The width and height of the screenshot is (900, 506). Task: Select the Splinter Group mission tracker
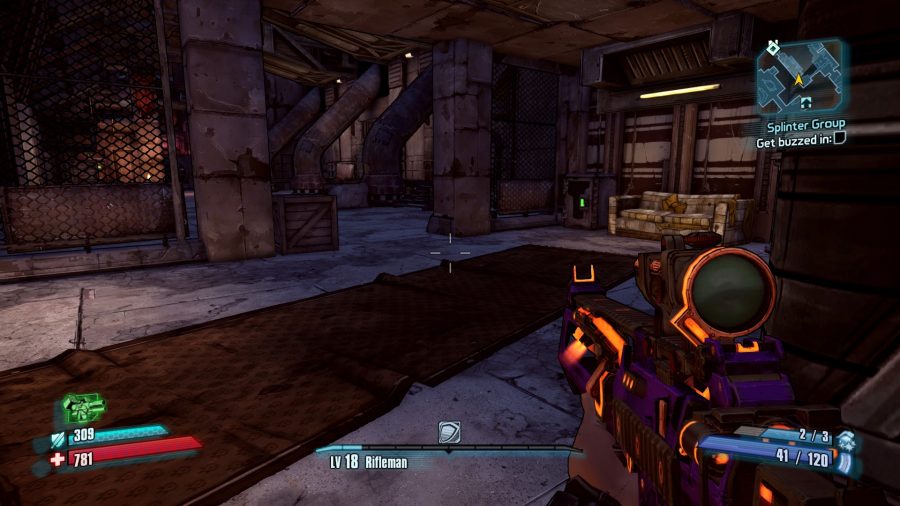(805, 124)
